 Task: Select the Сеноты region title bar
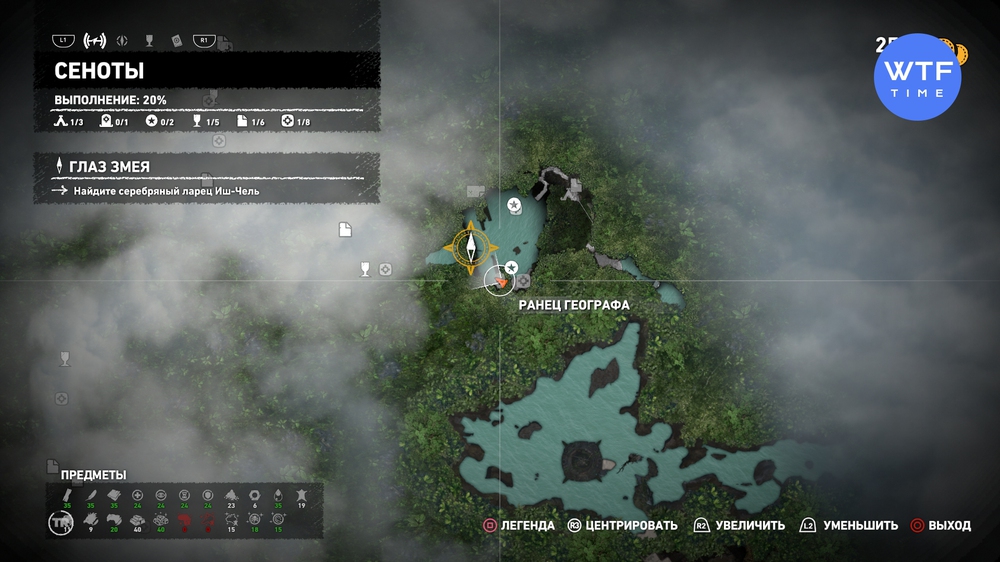pyautogui.click(x=206, y=71)
